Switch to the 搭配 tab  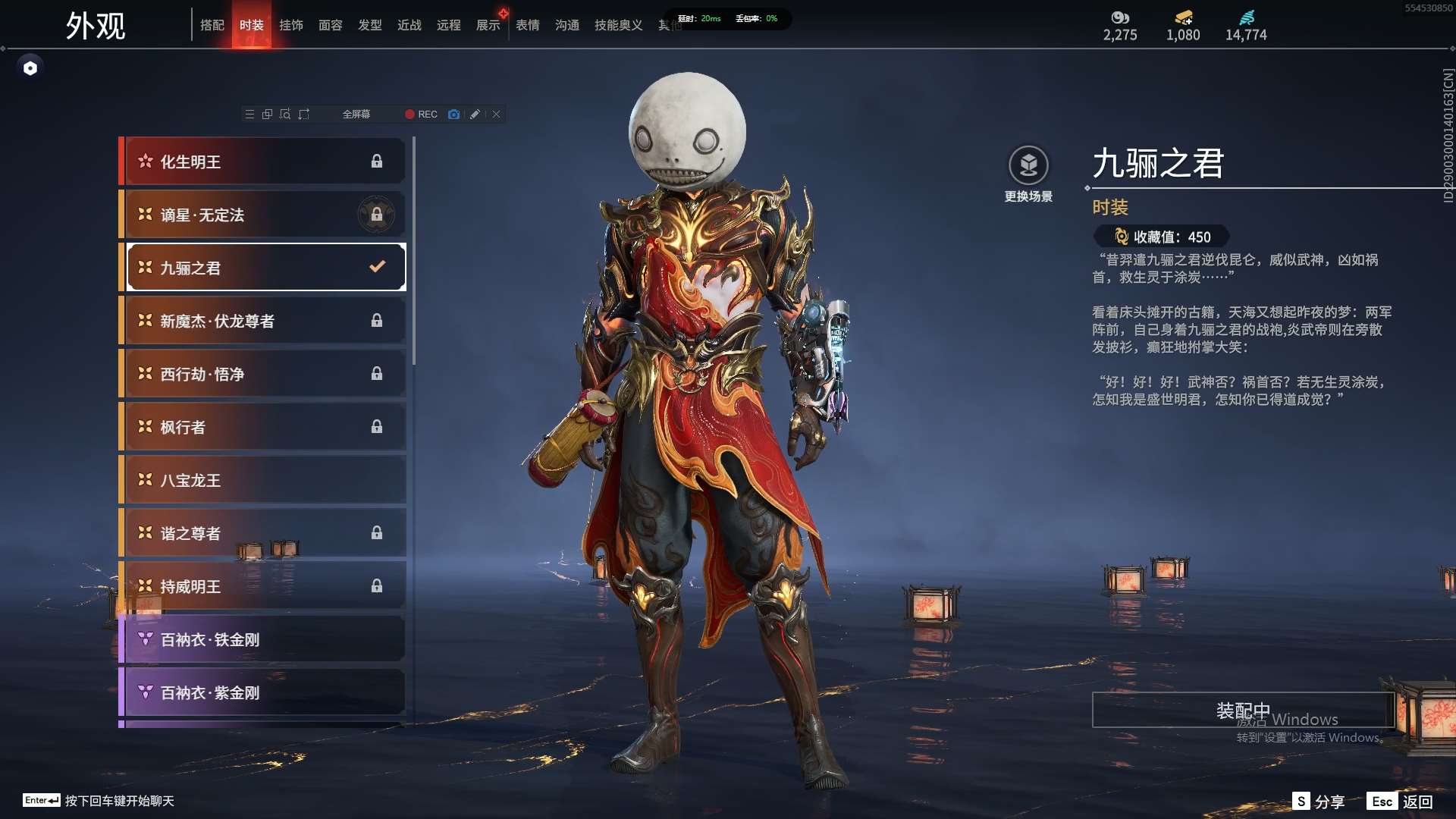212,25
